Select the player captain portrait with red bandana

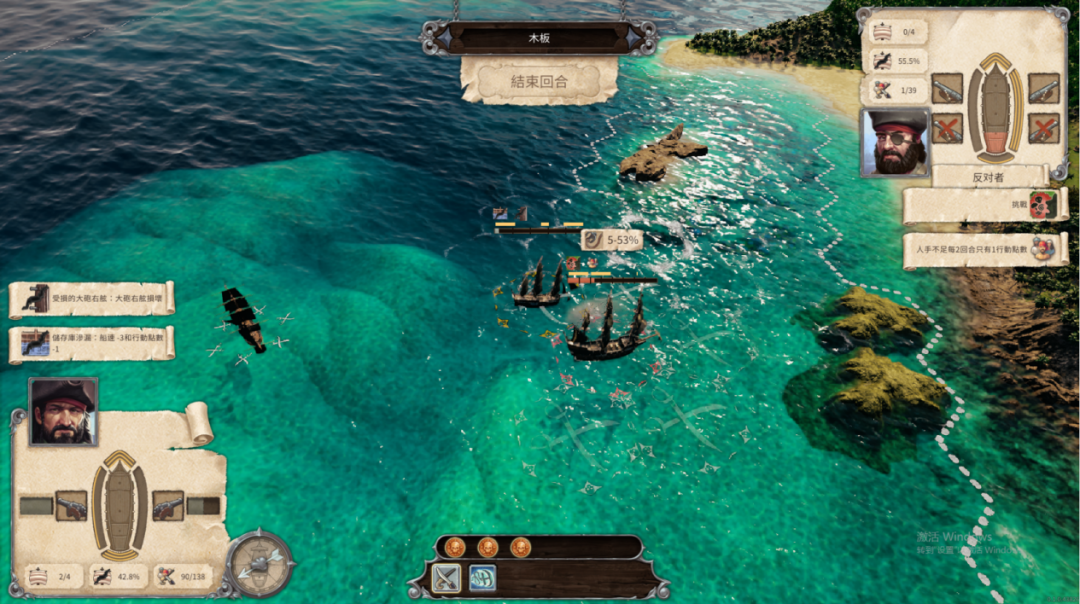pyautogui.click(x=63, y=411)
